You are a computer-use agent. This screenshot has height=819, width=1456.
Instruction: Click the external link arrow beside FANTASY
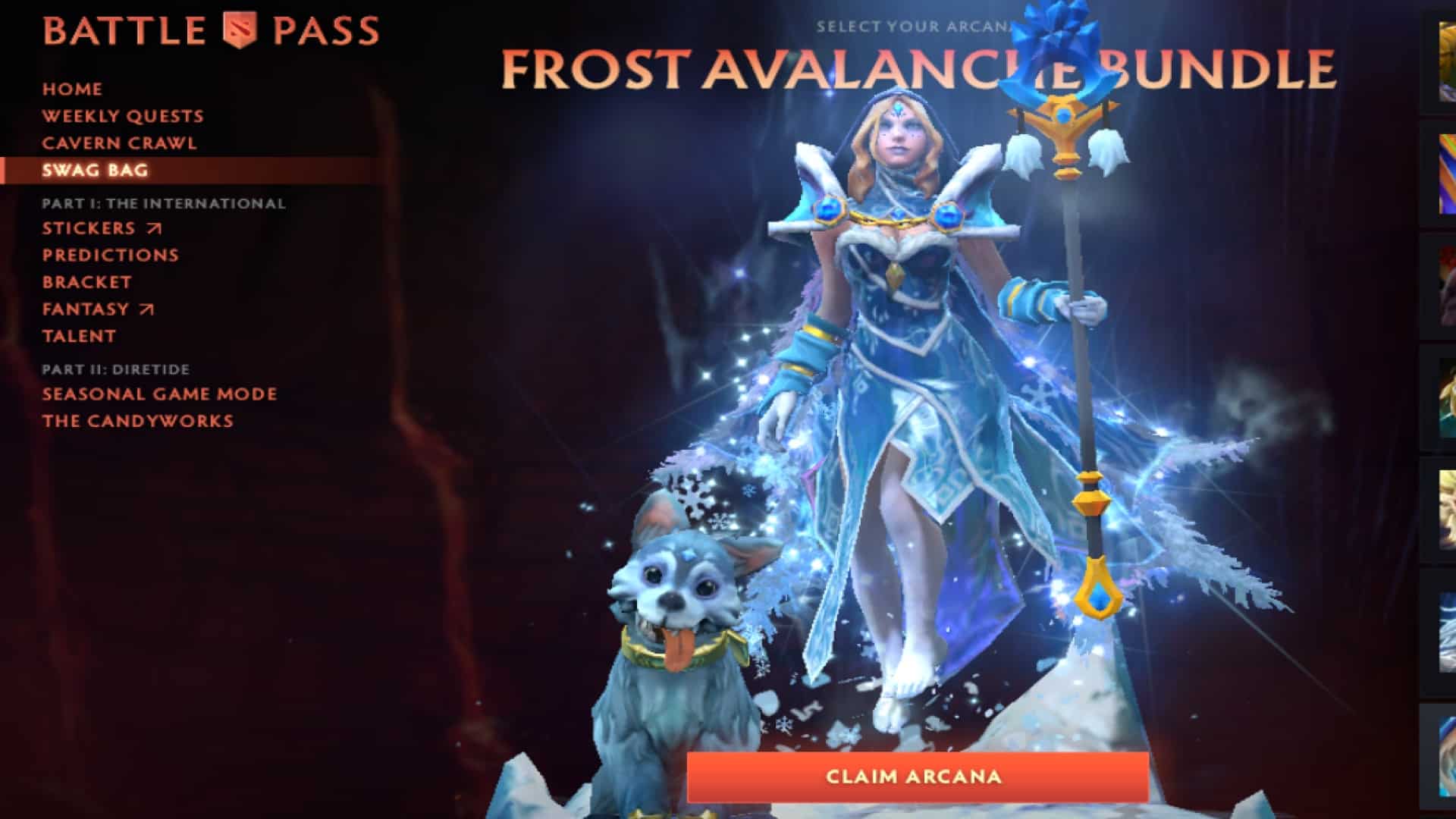[x=146, y=309]
